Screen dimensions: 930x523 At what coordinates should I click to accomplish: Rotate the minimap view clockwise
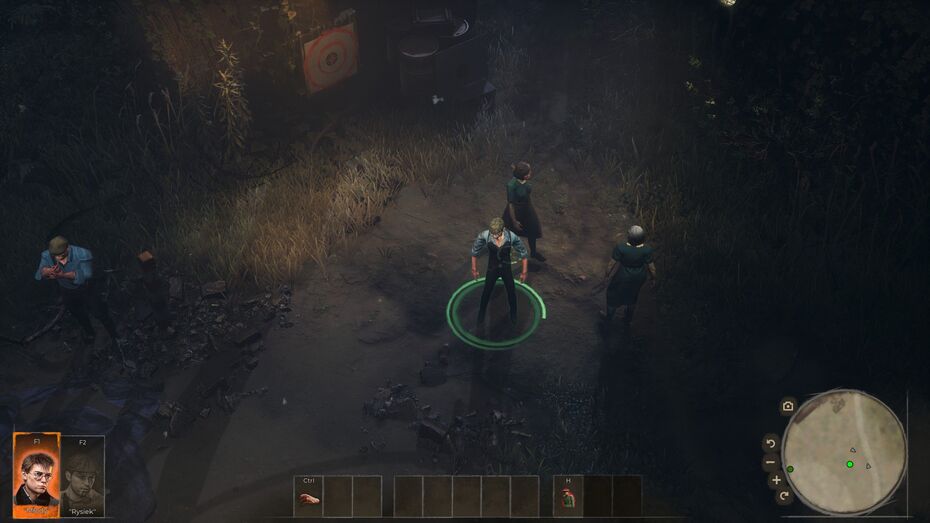[x=784, y=495]
